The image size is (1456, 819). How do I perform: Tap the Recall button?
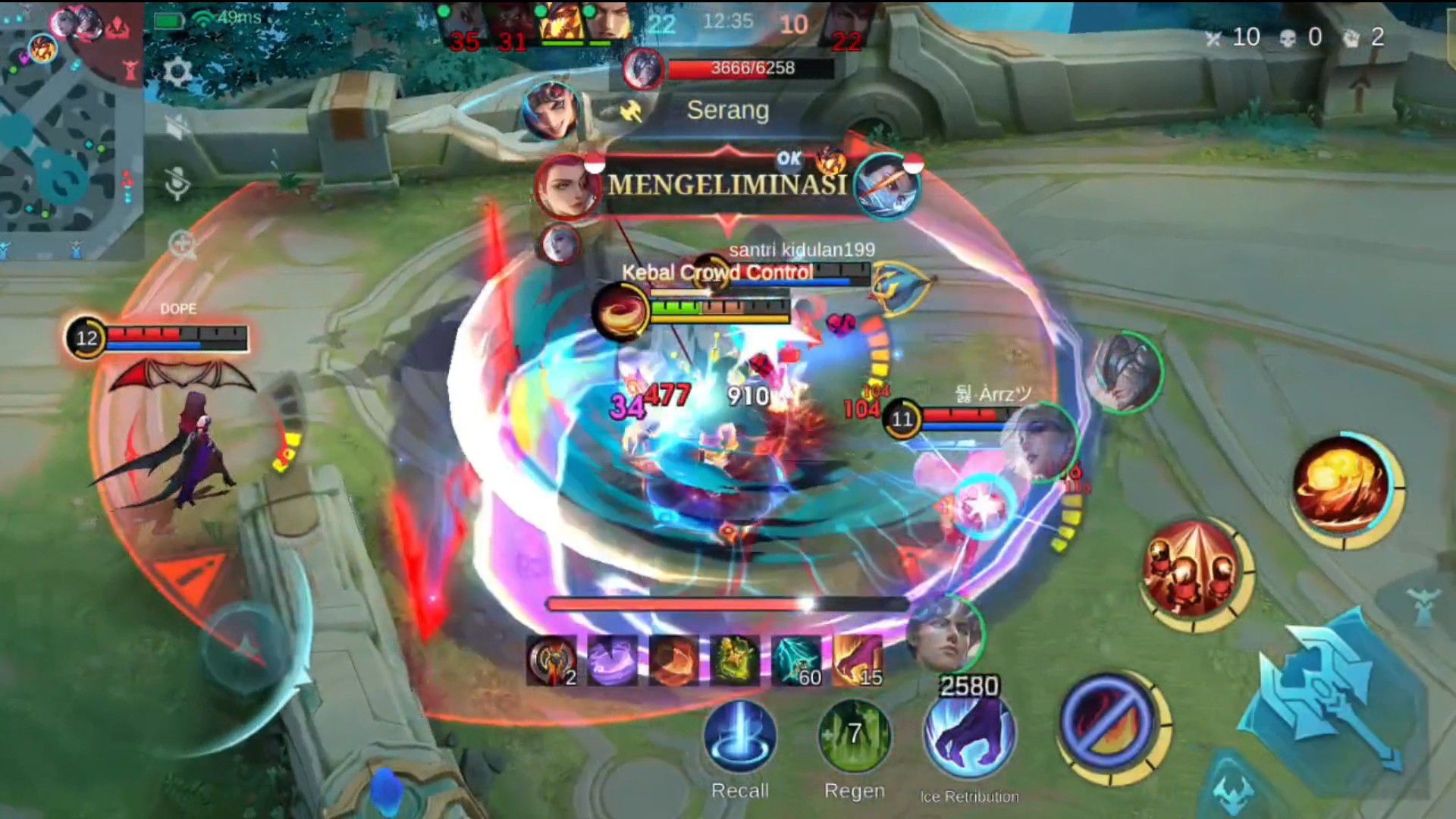[x=740, y=737]
